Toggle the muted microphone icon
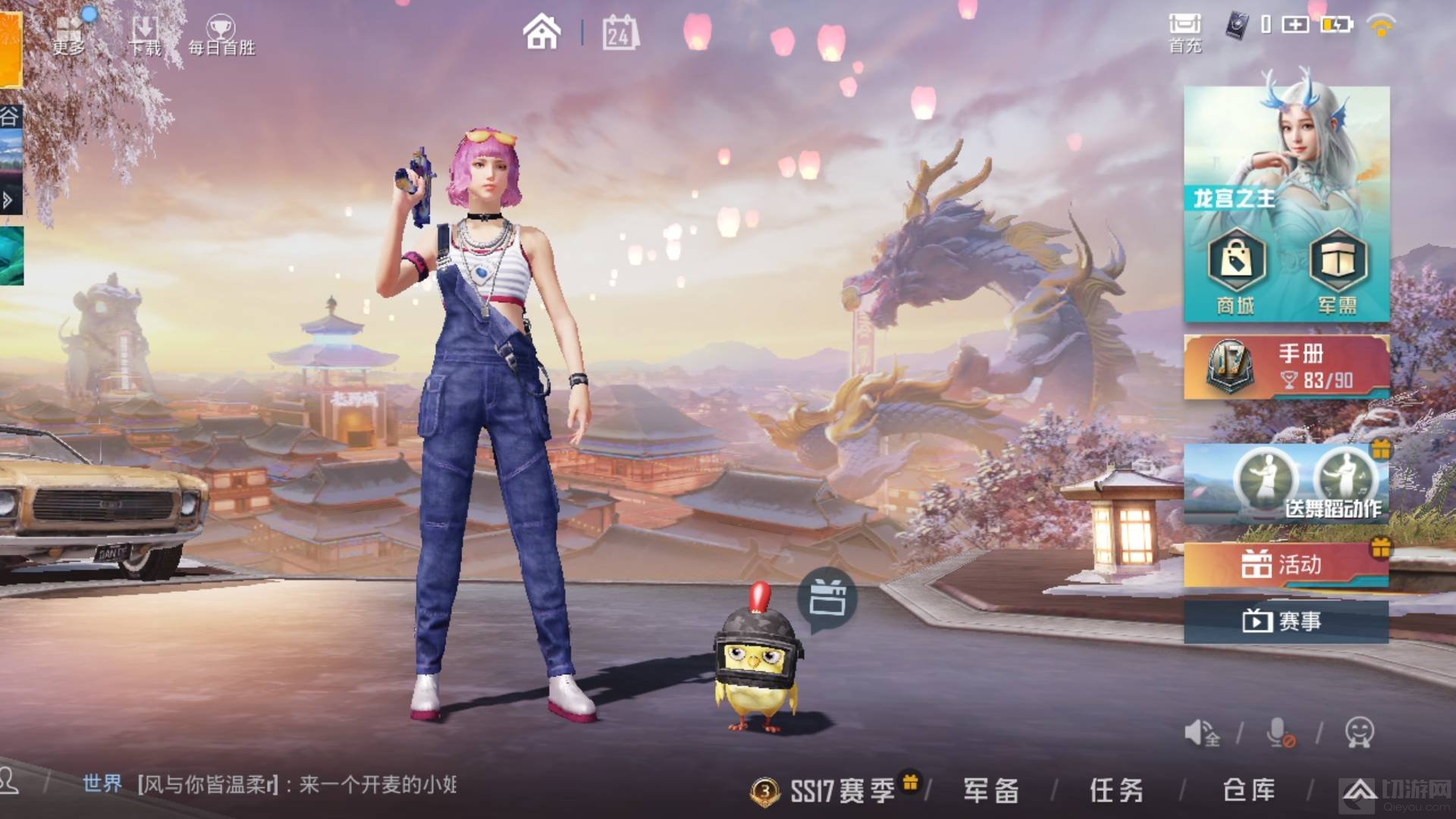The height and width of the screenshot is (819, 1456). (x=1279, y=733)
